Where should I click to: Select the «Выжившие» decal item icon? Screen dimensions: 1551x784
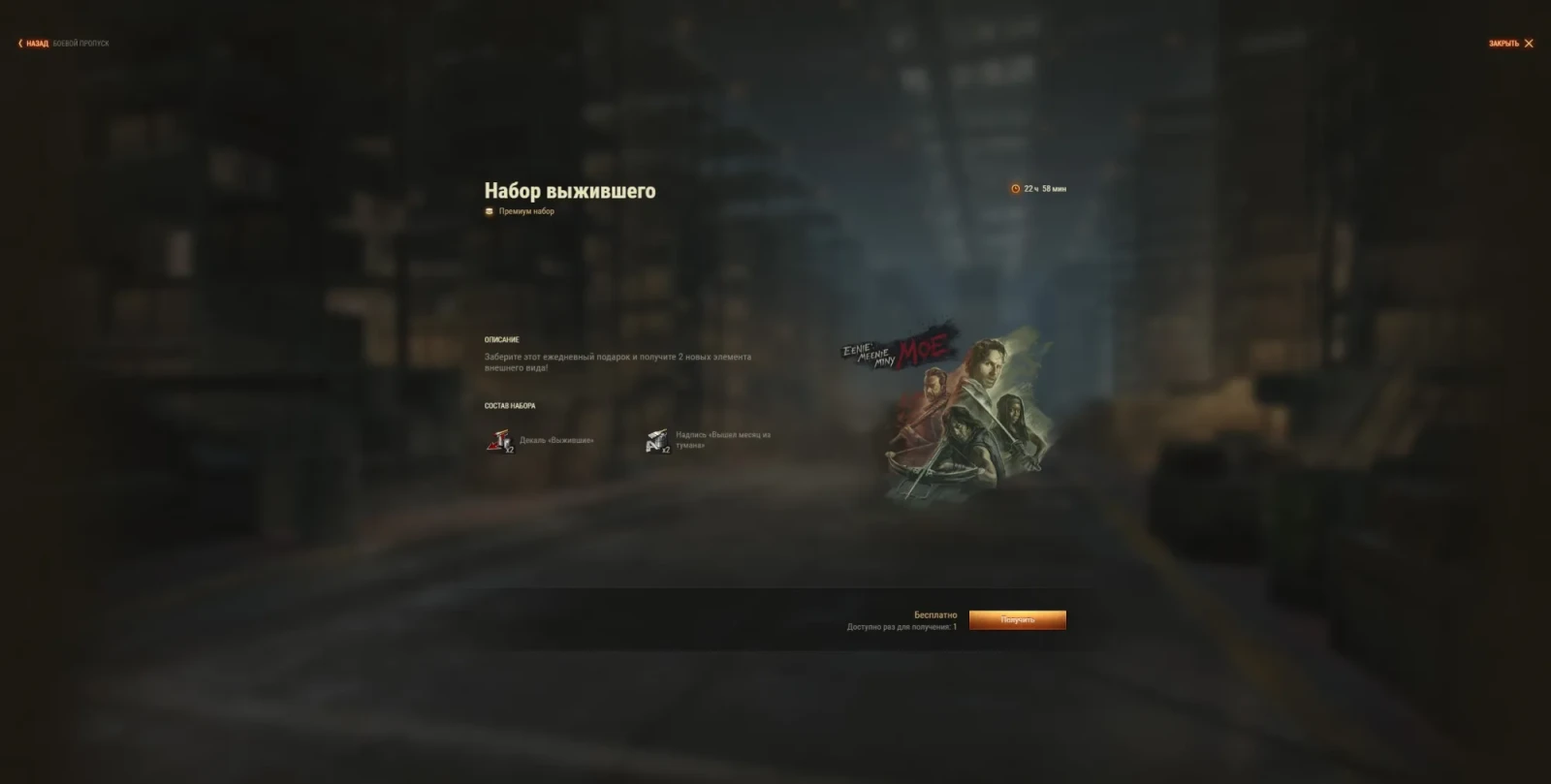coord(499,441)
